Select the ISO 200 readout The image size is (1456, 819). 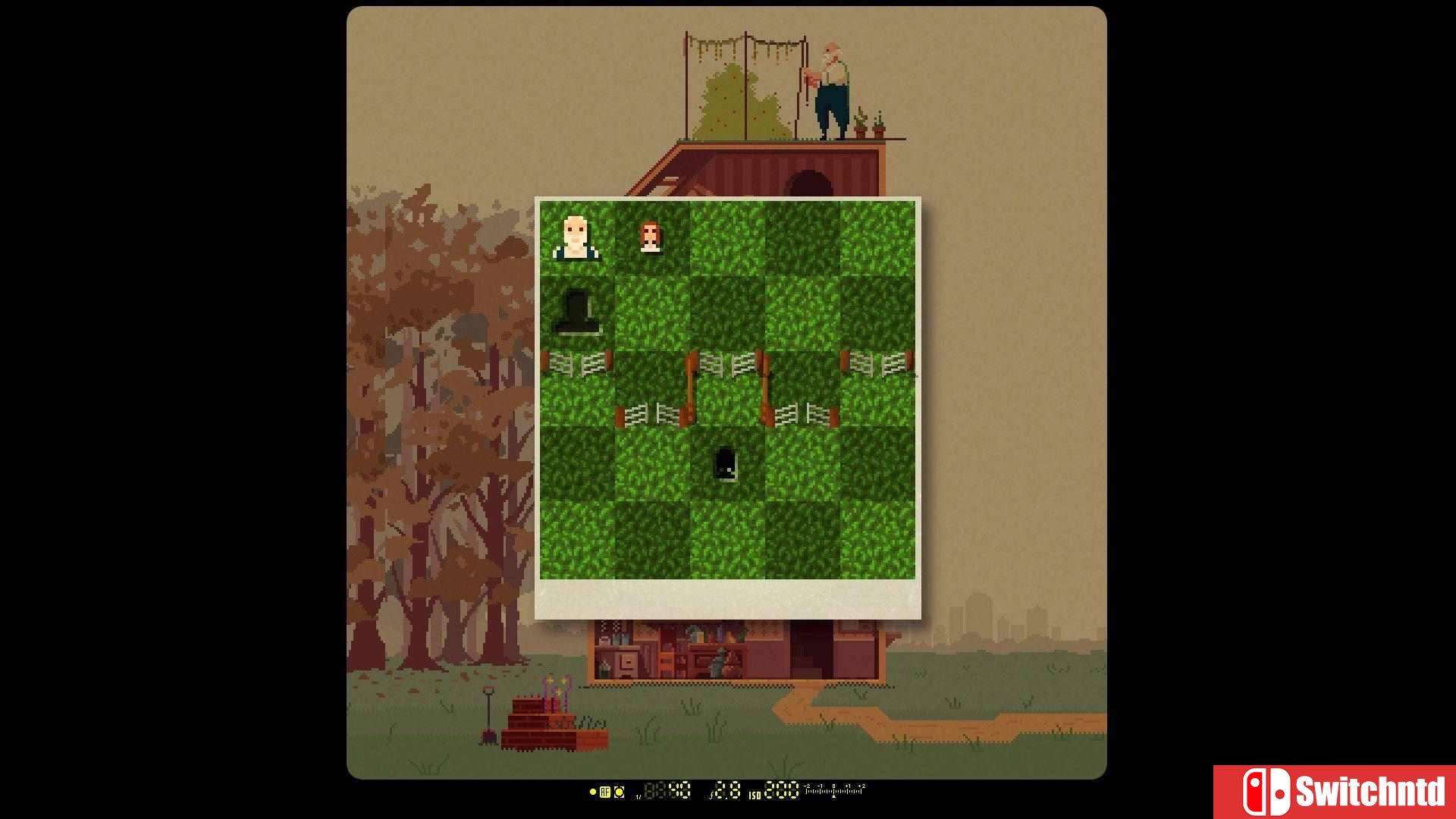781,792
